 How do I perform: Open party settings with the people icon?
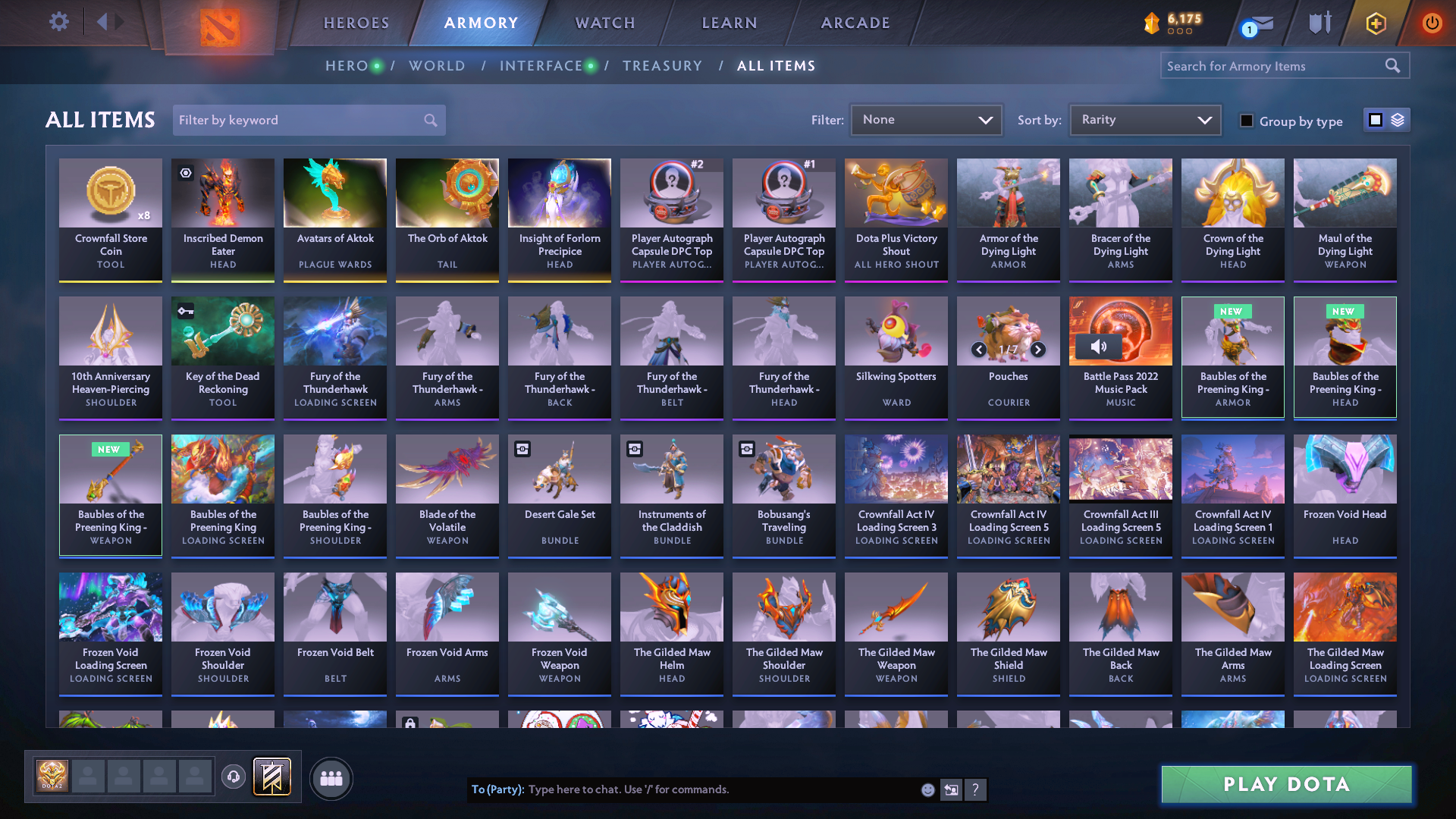pos(331,778)
